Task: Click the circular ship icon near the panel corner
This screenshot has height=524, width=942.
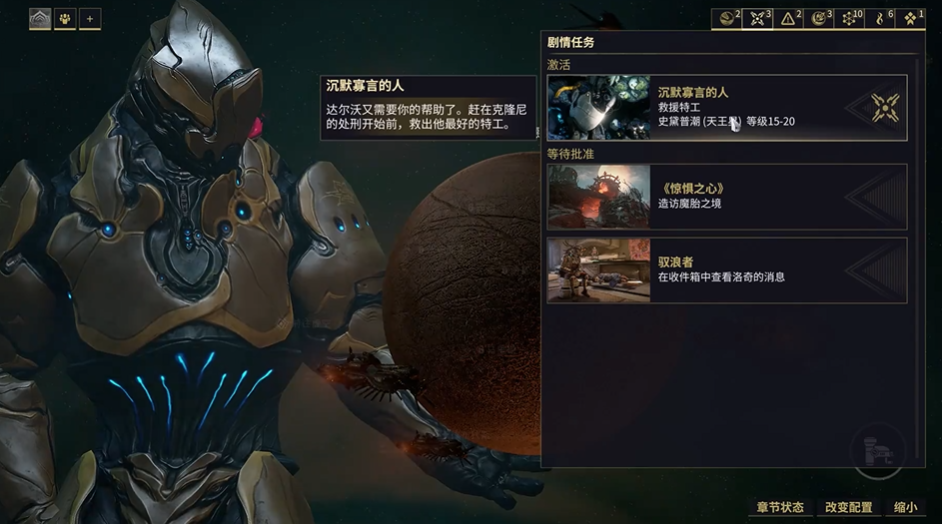Action: pyautogui.click(x=878, y=452)
